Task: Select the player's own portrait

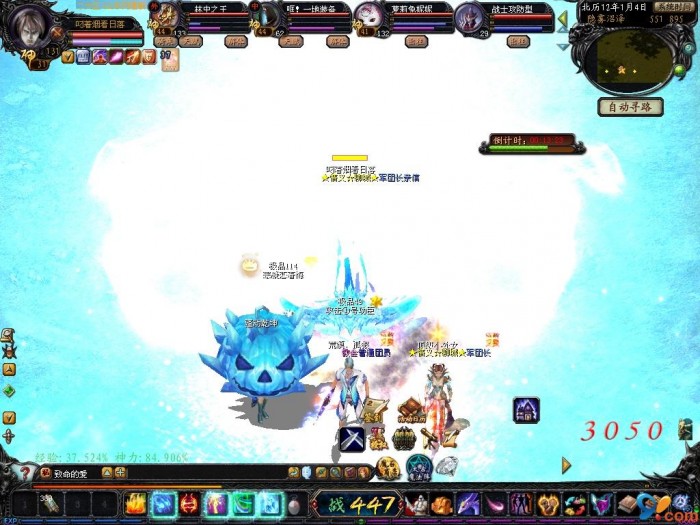Action: coord(28,28)
